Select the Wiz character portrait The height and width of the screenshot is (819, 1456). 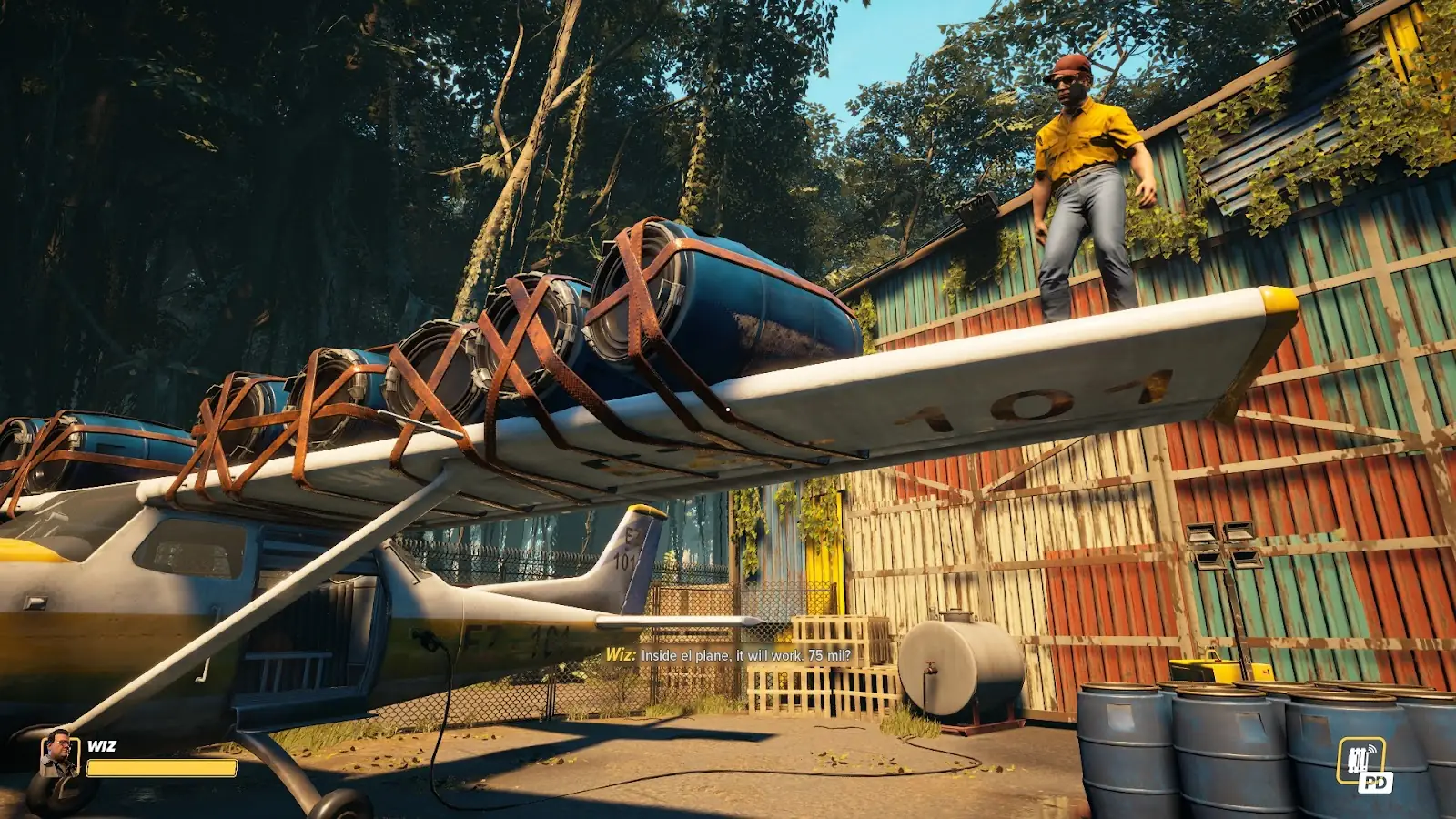click(59, 753)
